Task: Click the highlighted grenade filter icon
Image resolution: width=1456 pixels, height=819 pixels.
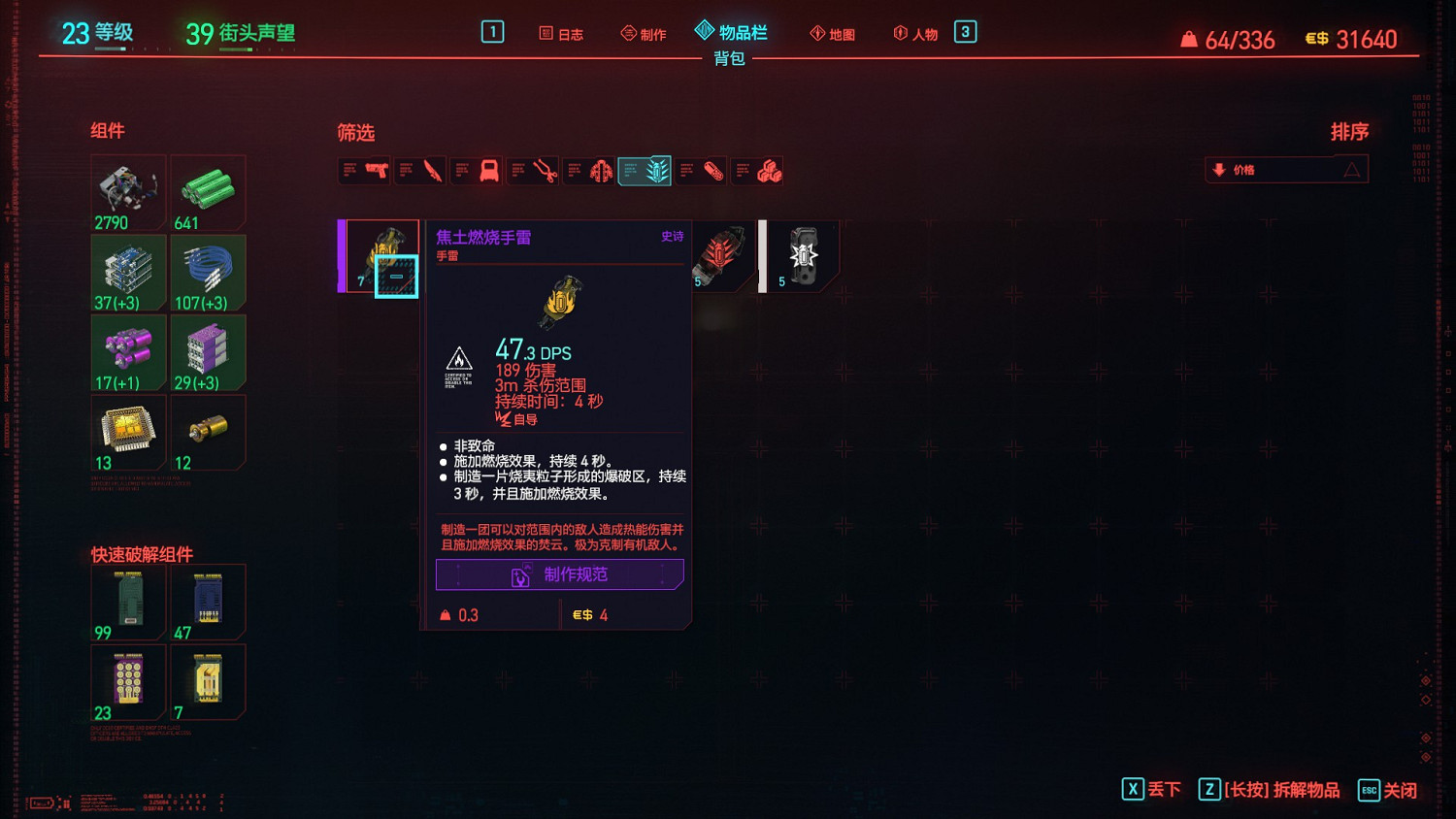Action: pos(645,170)
